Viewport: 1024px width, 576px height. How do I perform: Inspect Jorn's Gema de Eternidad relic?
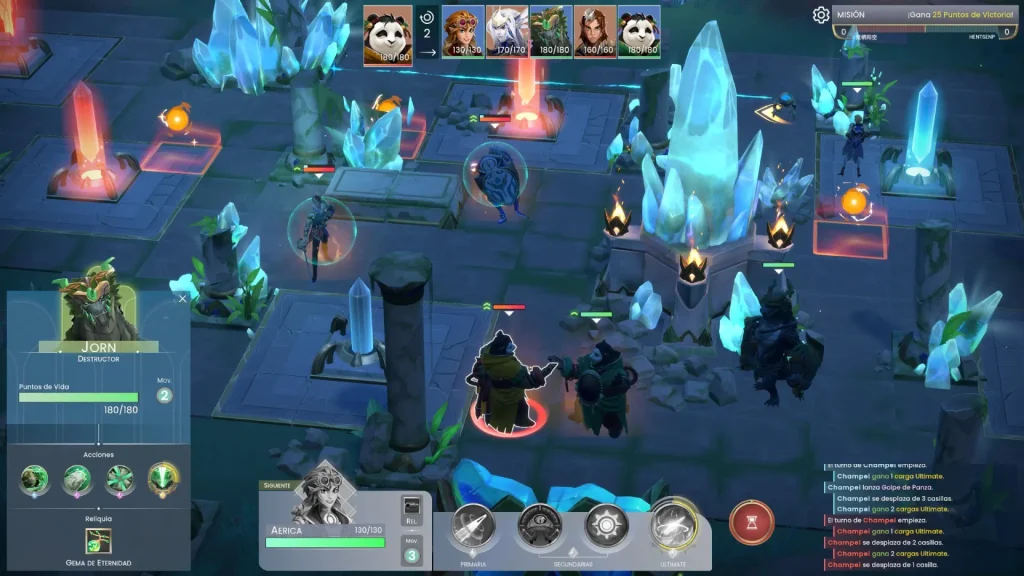[x=98, y=541]
